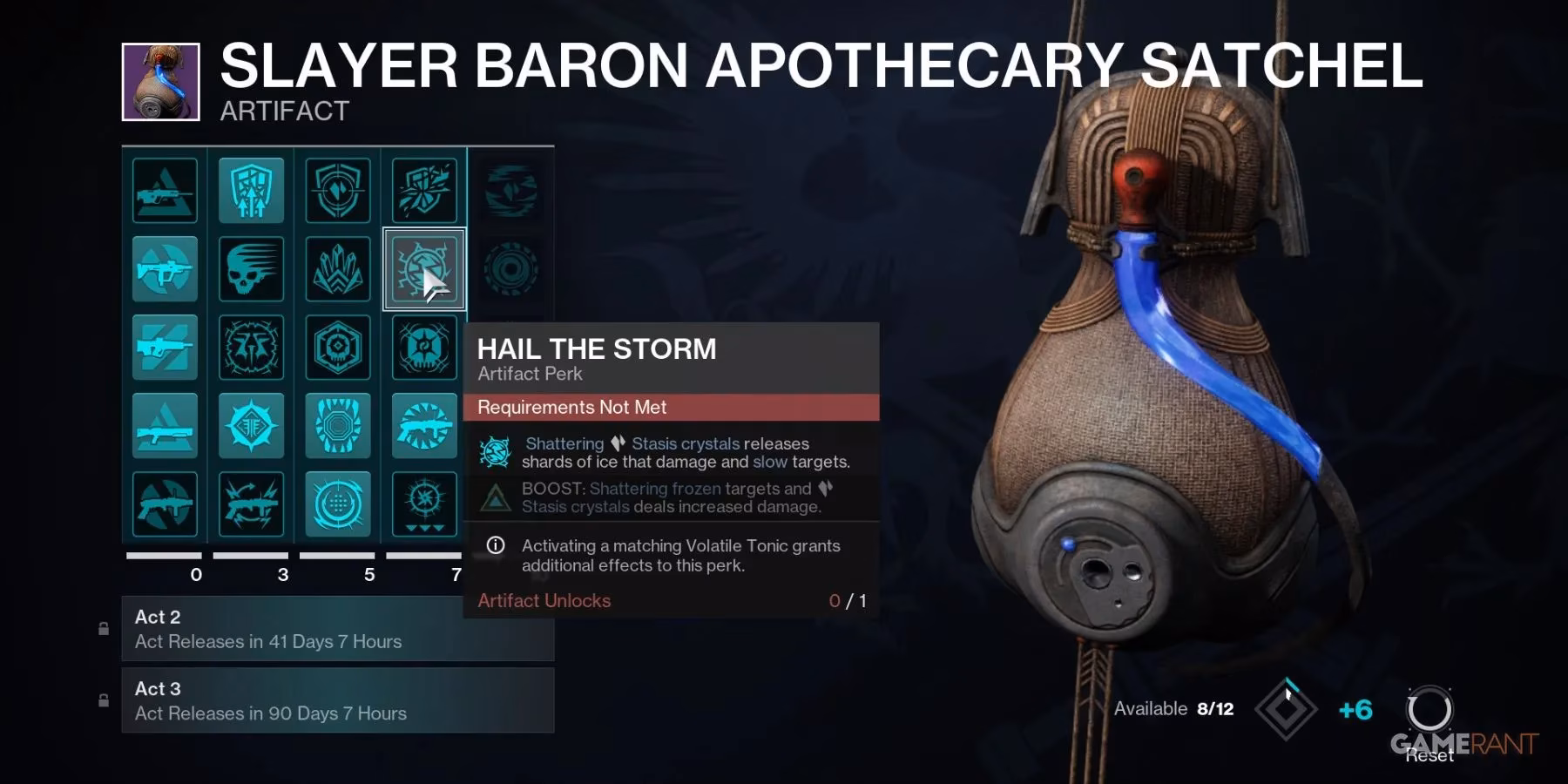Select the shield perk with upward arrows

(251, 190)
